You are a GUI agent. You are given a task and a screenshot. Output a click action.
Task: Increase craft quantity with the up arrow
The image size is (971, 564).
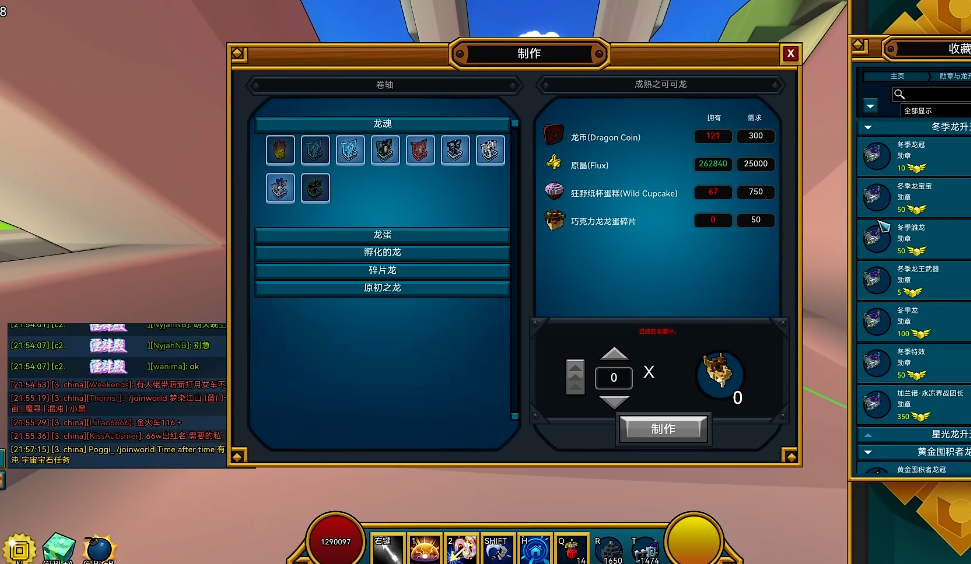click(614, 354)
